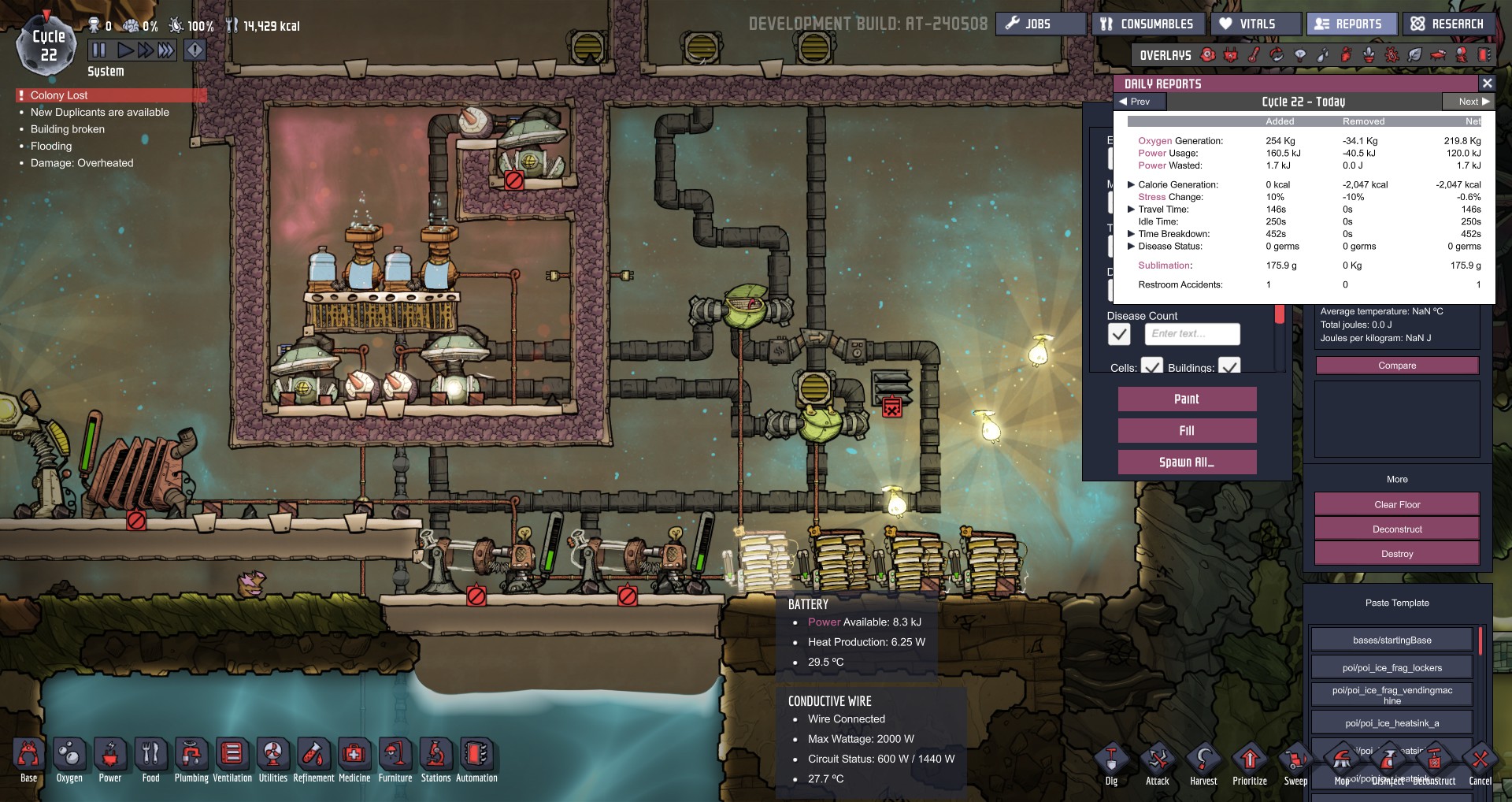Select the bases/startingBase template
Screen dimensions: 1512x802
pyautogui.click(x=1392, y=640)
